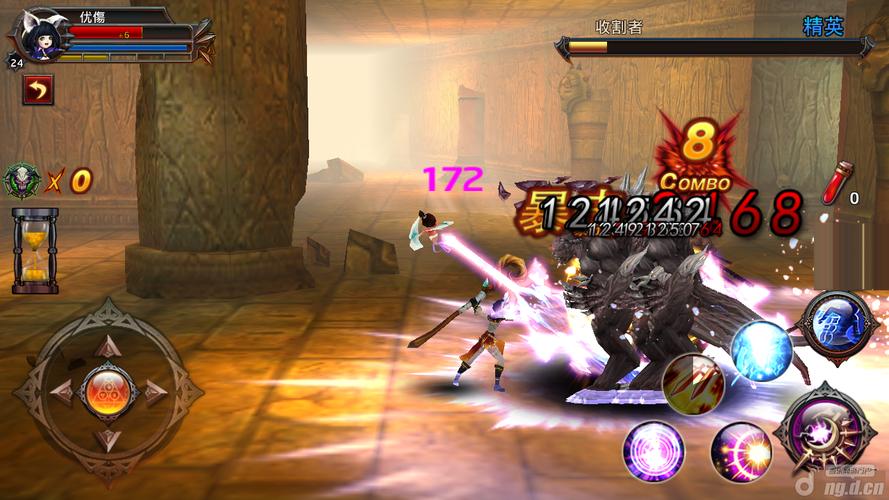Tap the joystick's down arrow
This screenshot has width=889, height=500.
[107, 436]
